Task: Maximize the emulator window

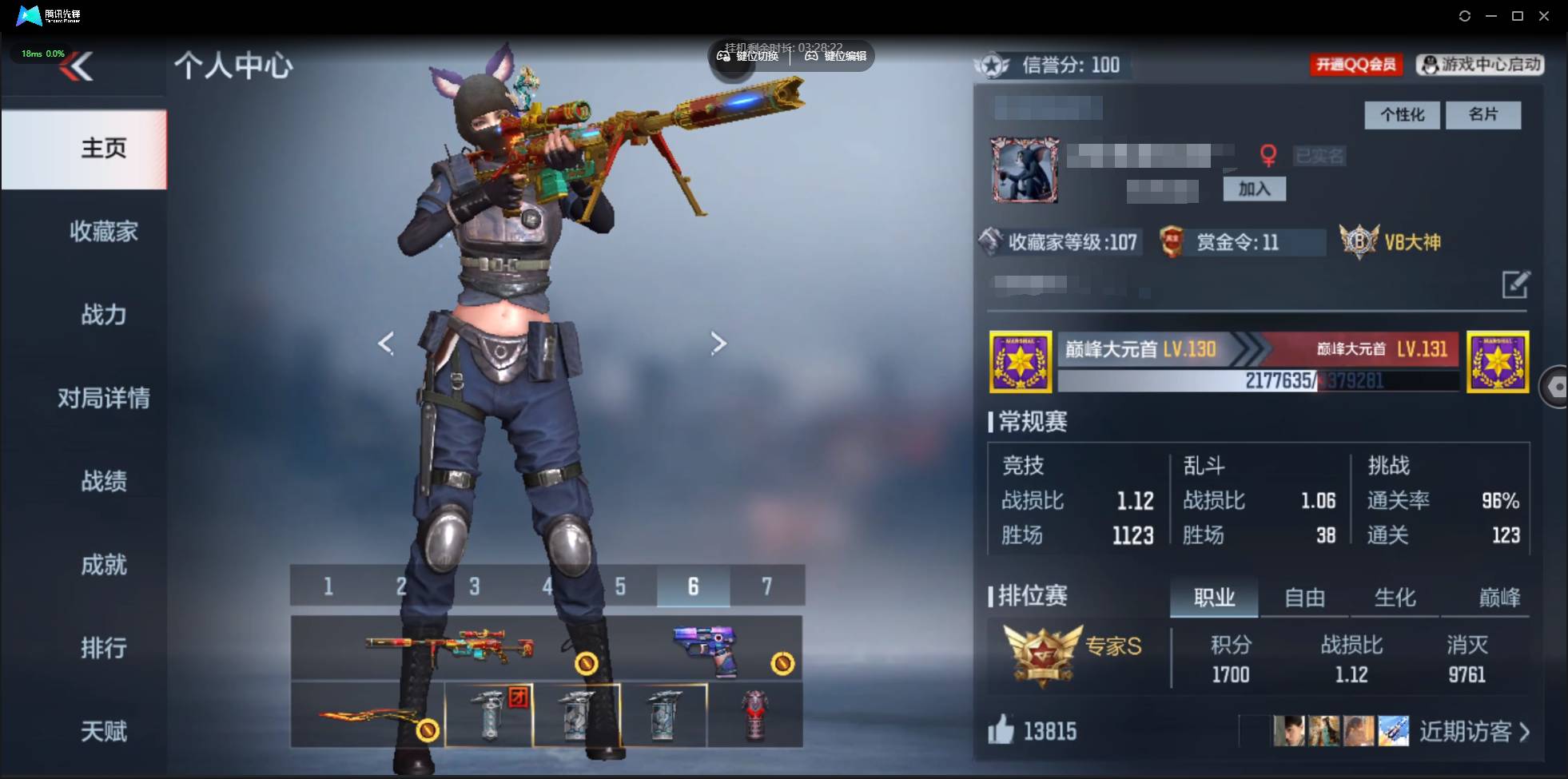Action: tap(1518, 16)
